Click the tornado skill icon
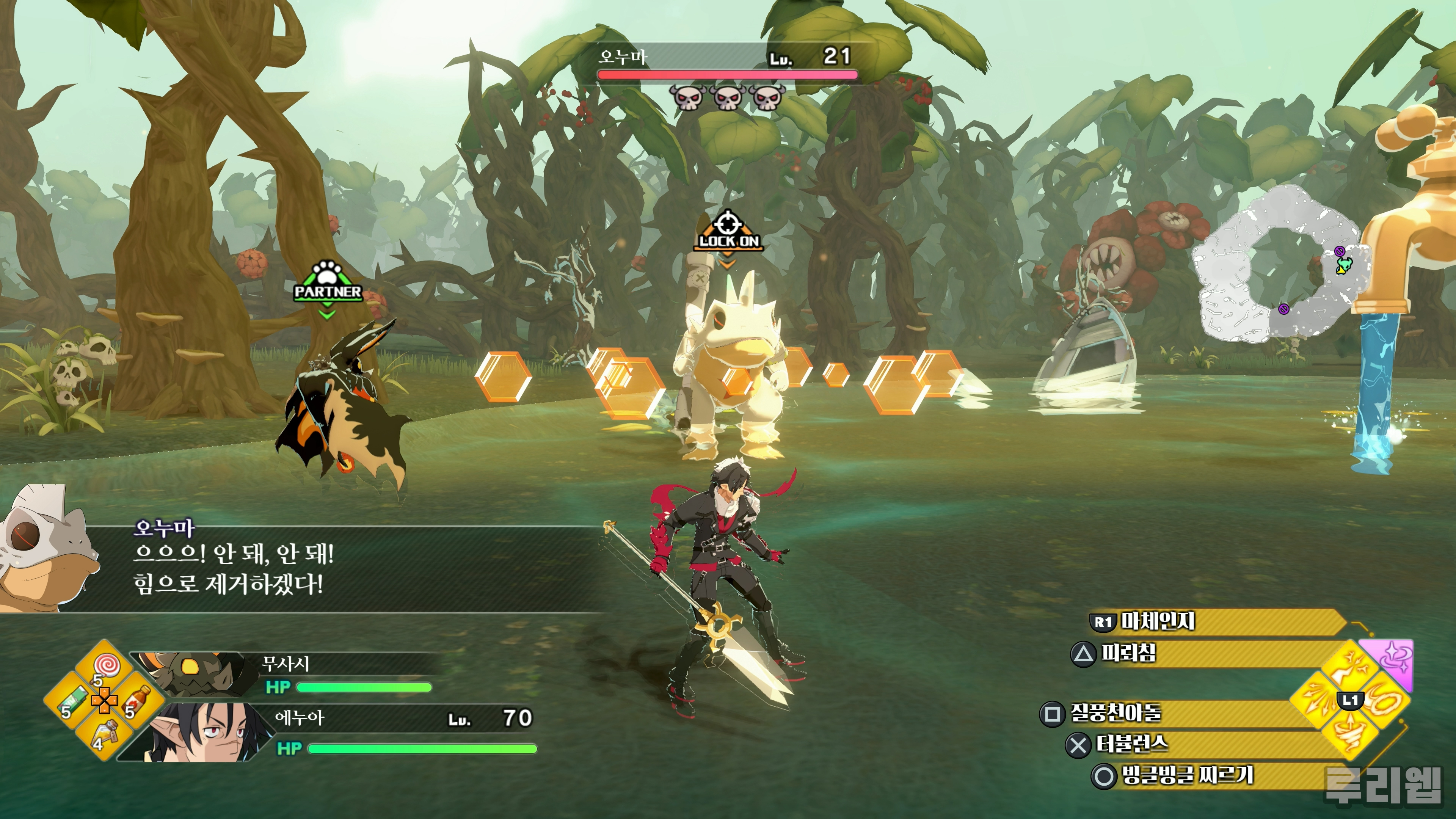The width and height of the screenshot is (1456, 819). [x=1351, y=734]
